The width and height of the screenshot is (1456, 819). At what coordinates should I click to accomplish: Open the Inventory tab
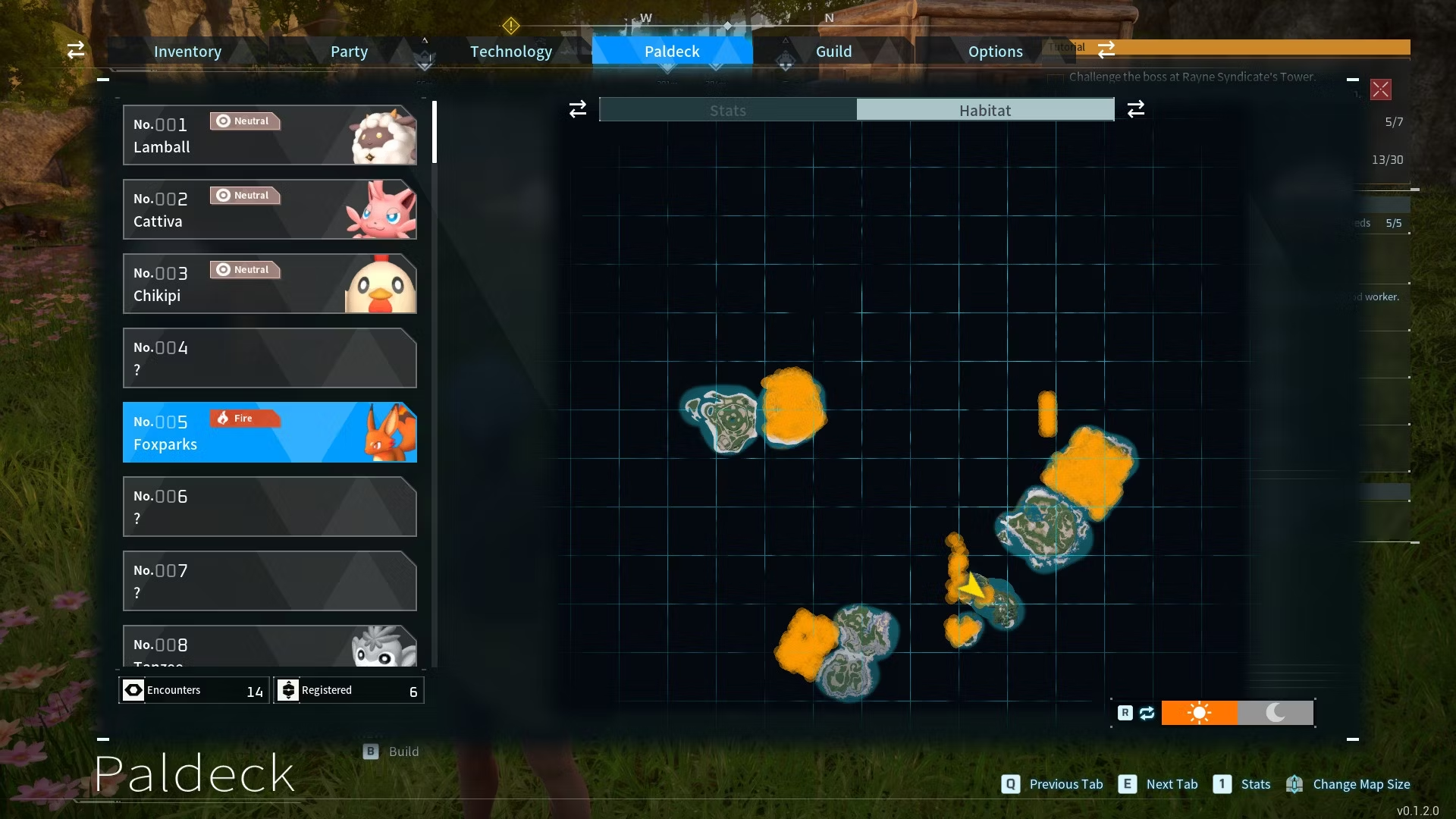187,52
